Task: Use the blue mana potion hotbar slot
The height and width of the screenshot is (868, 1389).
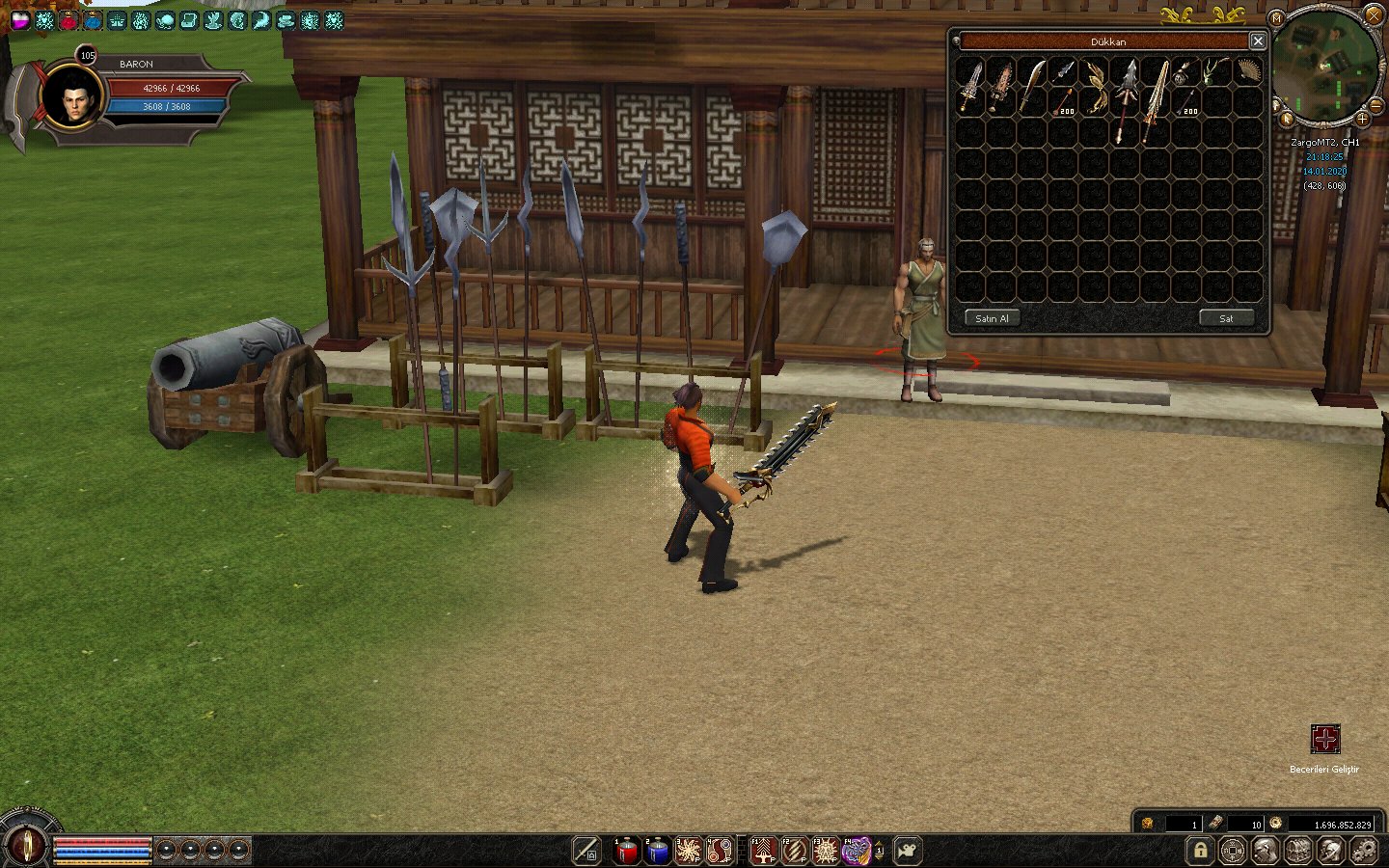Action: tap(658, 851)
